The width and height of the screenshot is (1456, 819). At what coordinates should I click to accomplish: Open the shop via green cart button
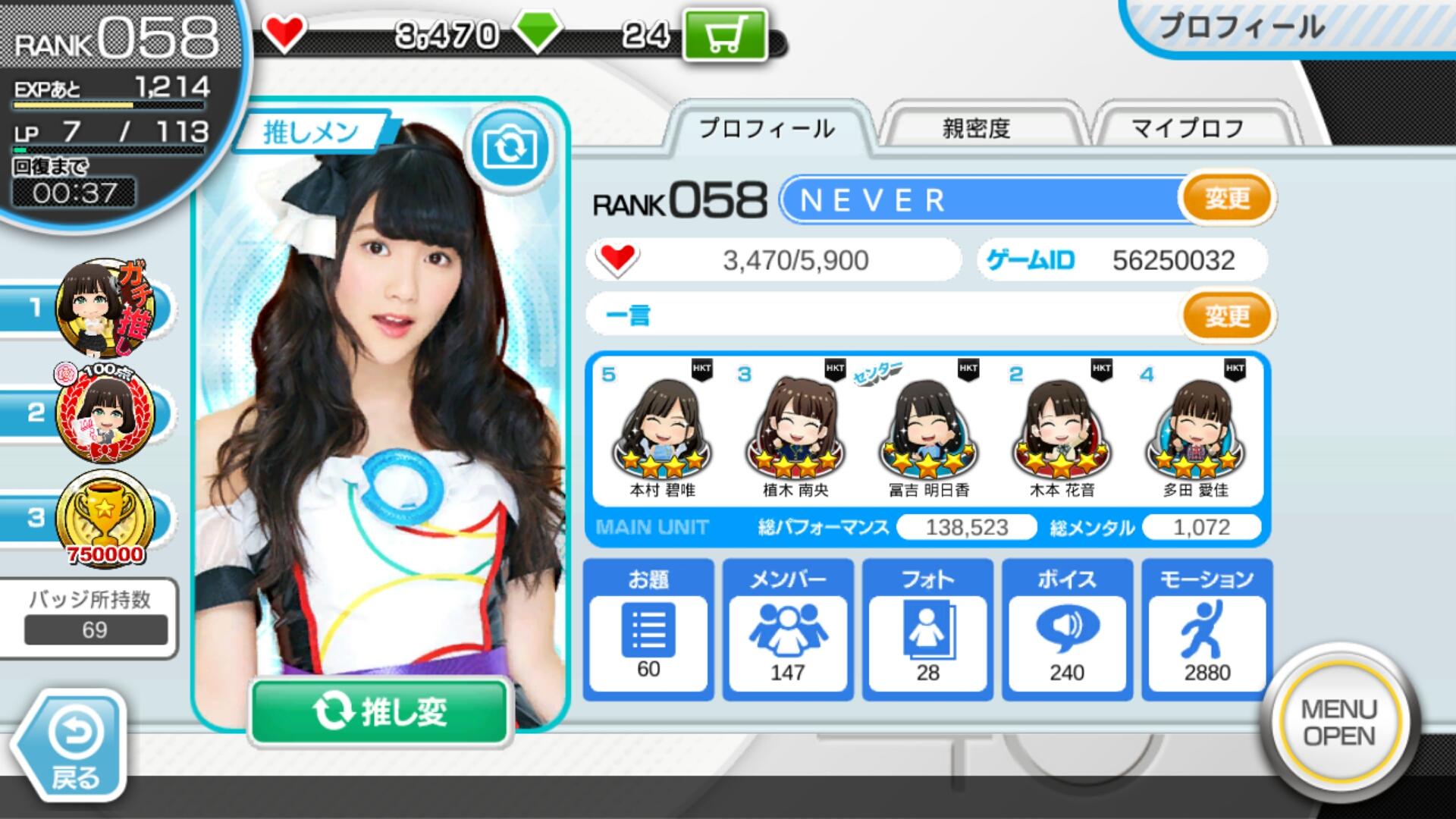click(725, 35)
